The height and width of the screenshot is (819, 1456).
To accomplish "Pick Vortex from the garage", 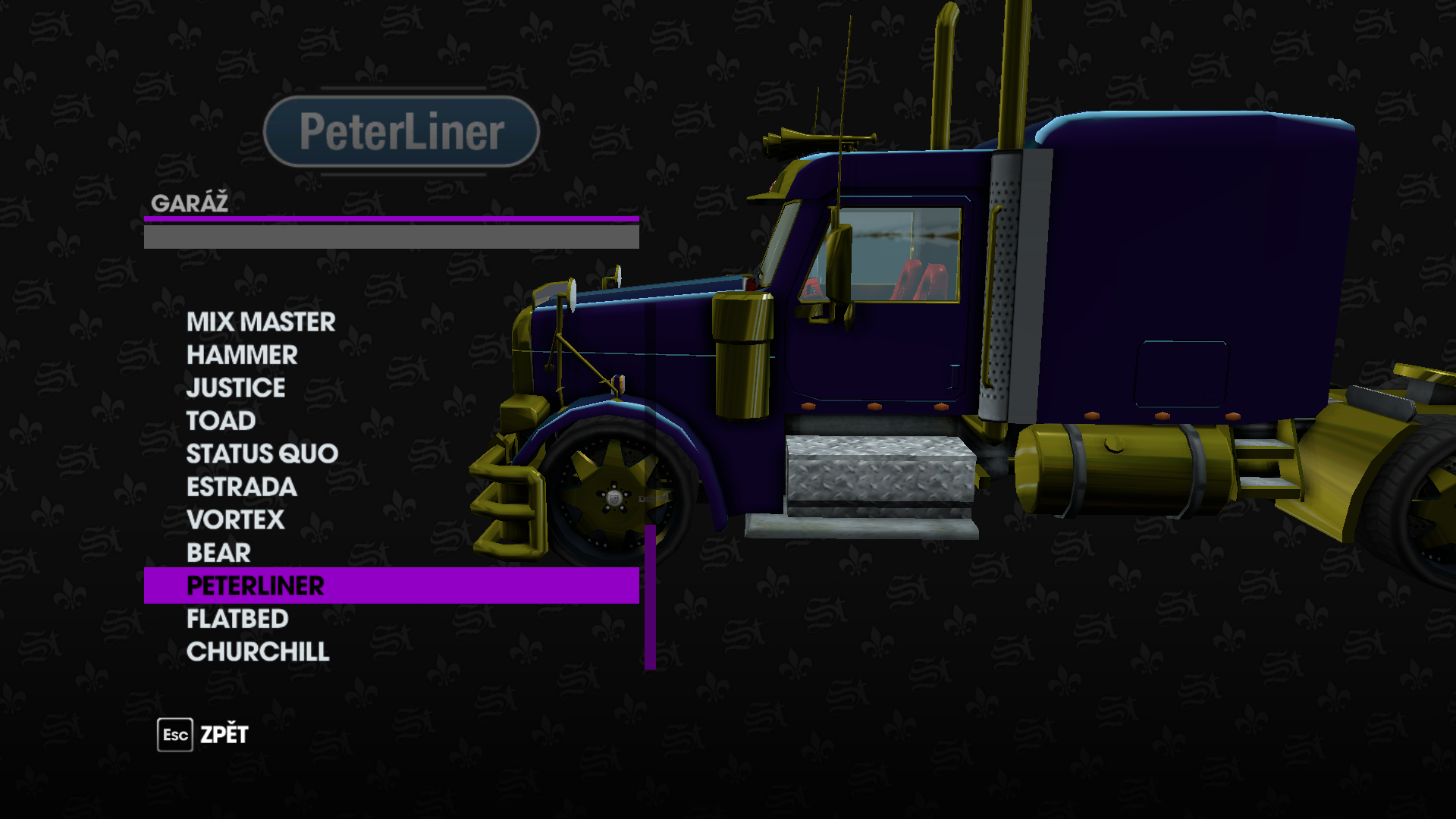I will tap(235, 520).
